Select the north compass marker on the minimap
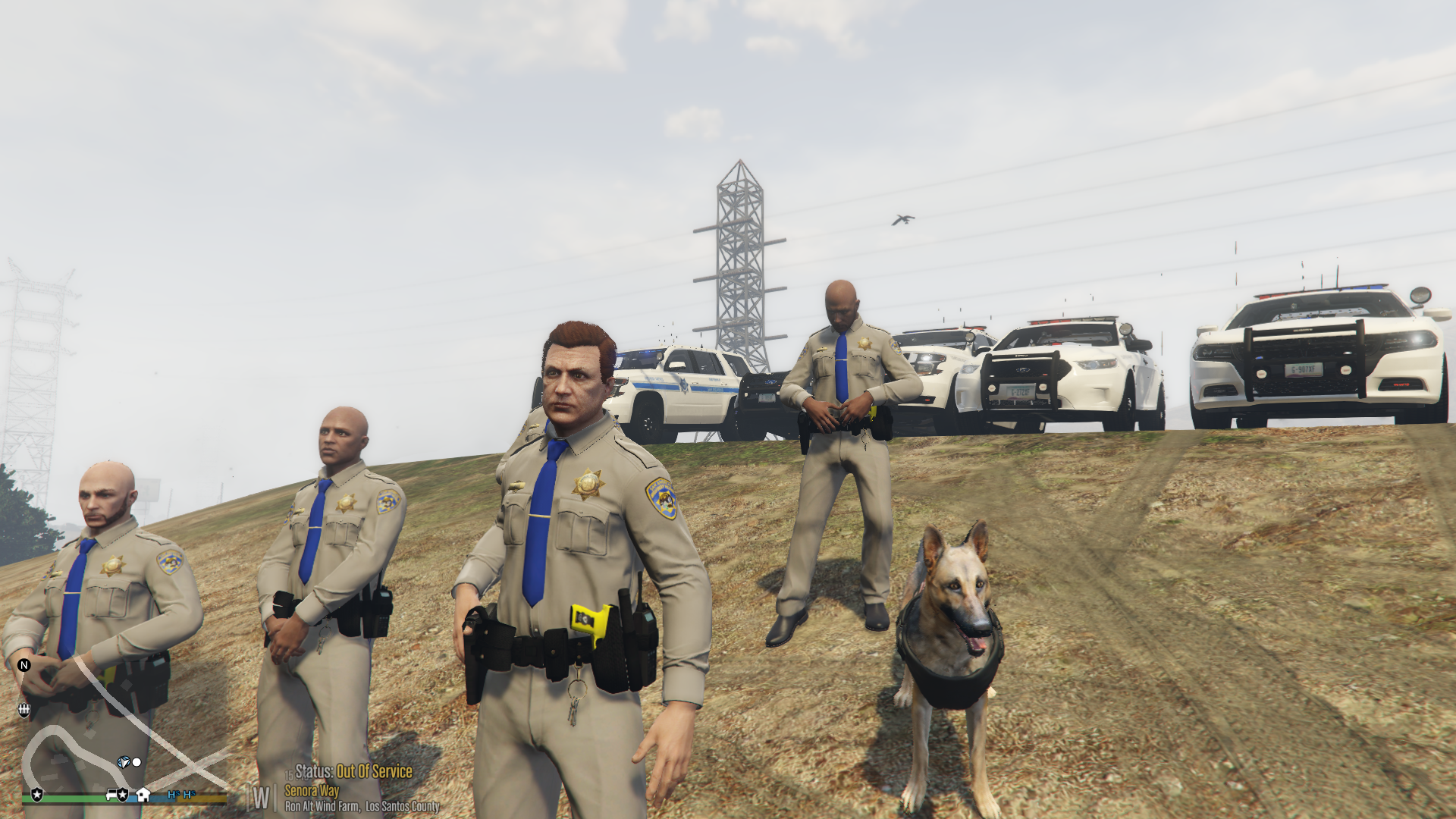This screenshot has height=819, width=1456. click(x=24, y=665)
